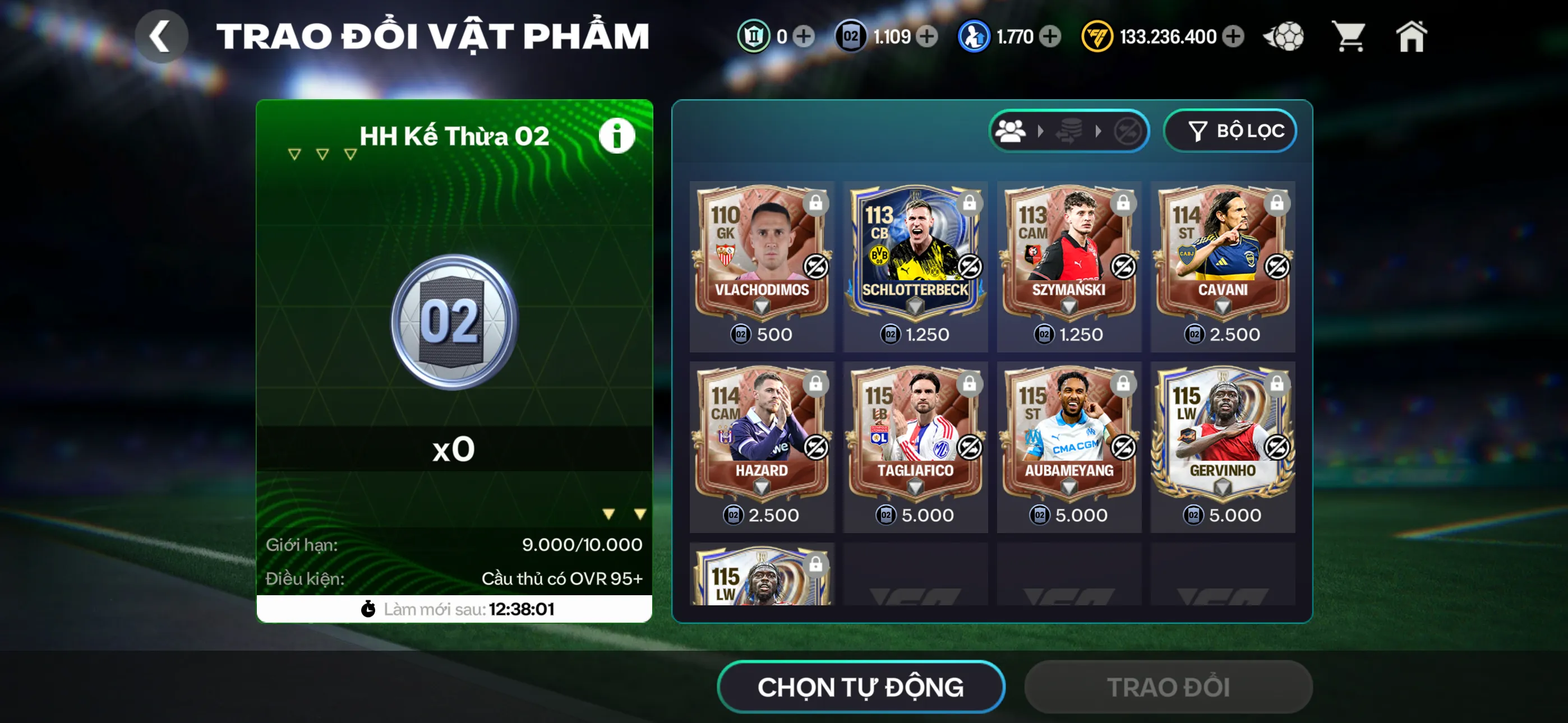Tap the info icon on HH Kế Thừa 02 card
Viewport: 1568px width, 723px height.
(x=617, y=135)
